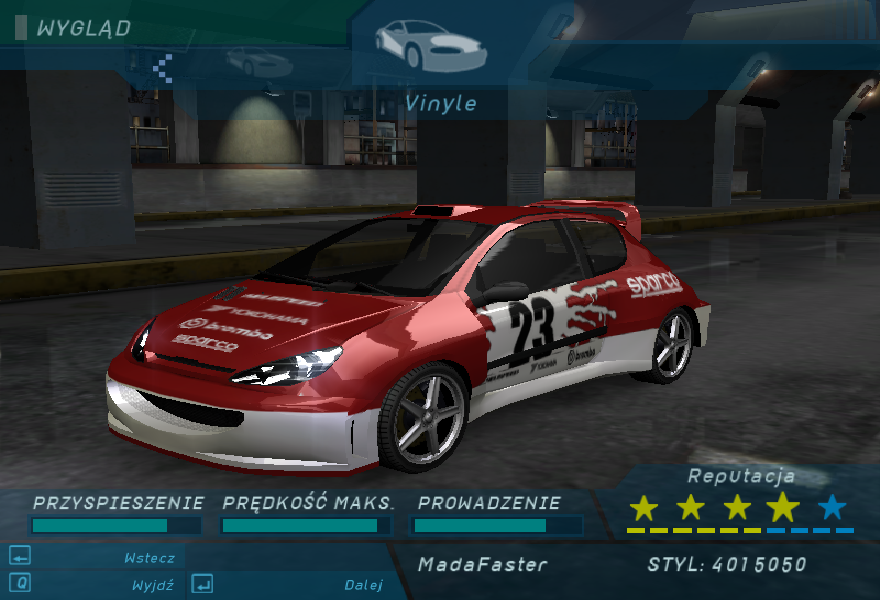Choose the dimmed previous category car icon

click(x=259, y=63)
